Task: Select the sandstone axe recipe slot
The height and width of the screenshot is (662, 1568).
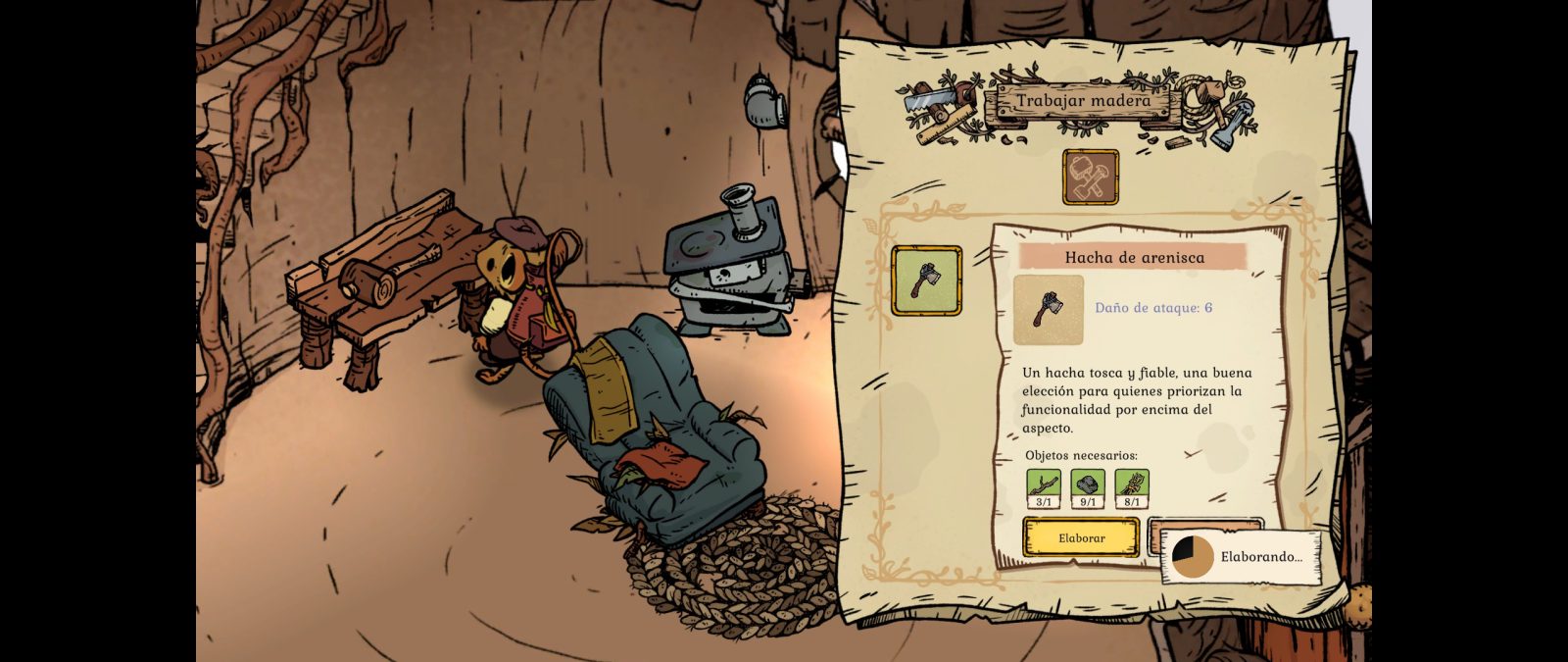Action: (926, 280)
